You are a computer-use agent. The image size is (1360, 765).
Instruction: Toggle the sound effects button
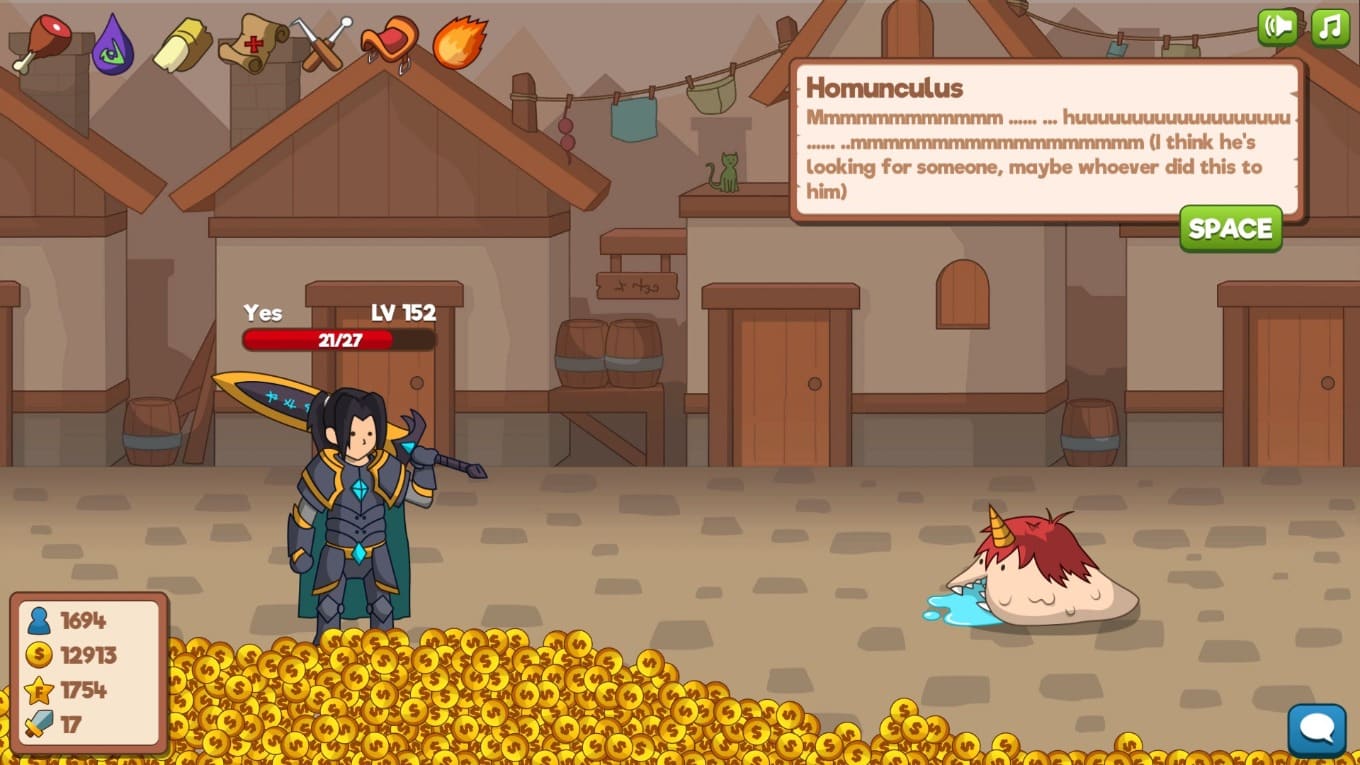[1278, 27]
